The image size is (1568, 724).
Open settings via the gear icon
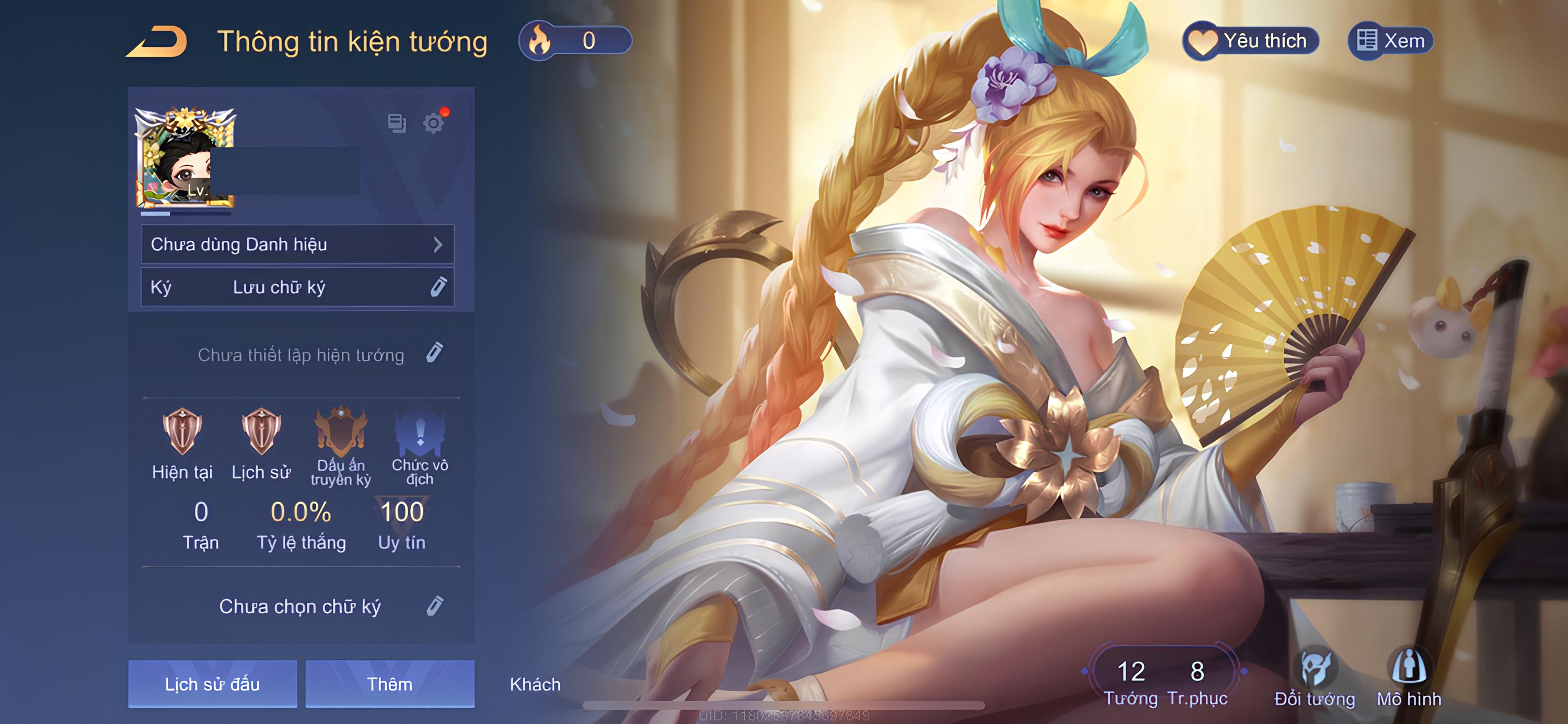tap(433, 123)
